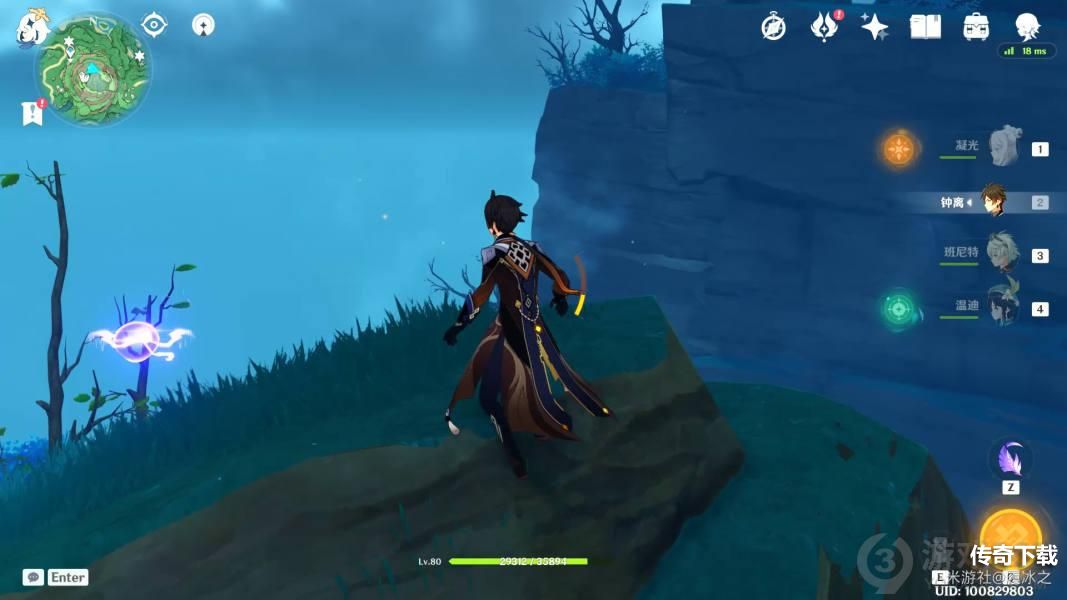Open the character profile head icon
This screenshot has width=1067, height=600.
click(1027, 27)
